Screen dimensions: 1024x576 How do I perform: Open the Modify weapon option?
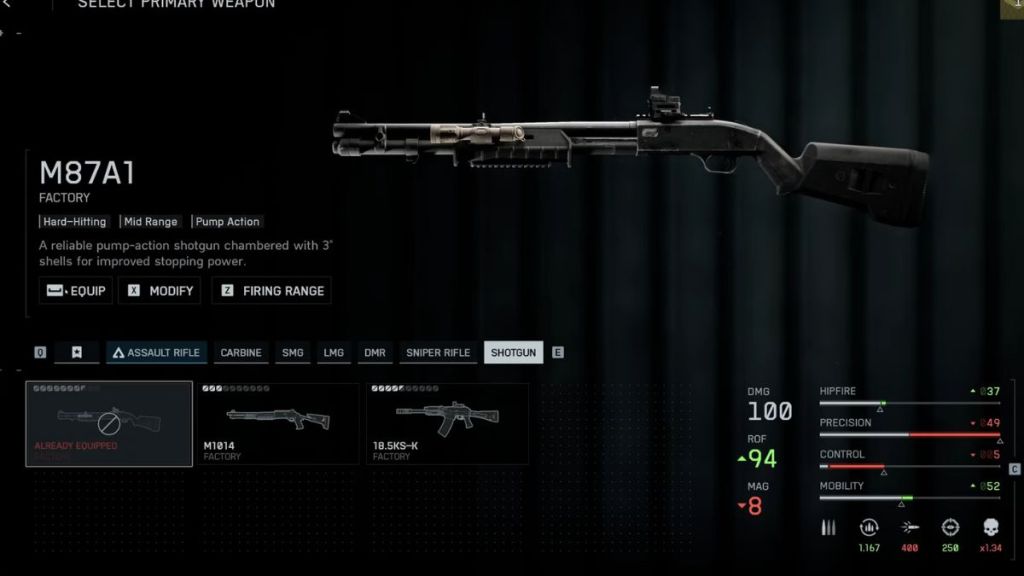click(159, 291)
